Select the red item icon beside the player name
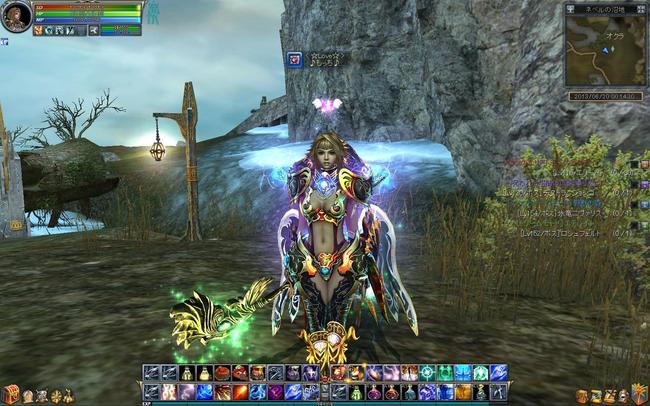This screenshot has width=650, height=406. (294, 59)
